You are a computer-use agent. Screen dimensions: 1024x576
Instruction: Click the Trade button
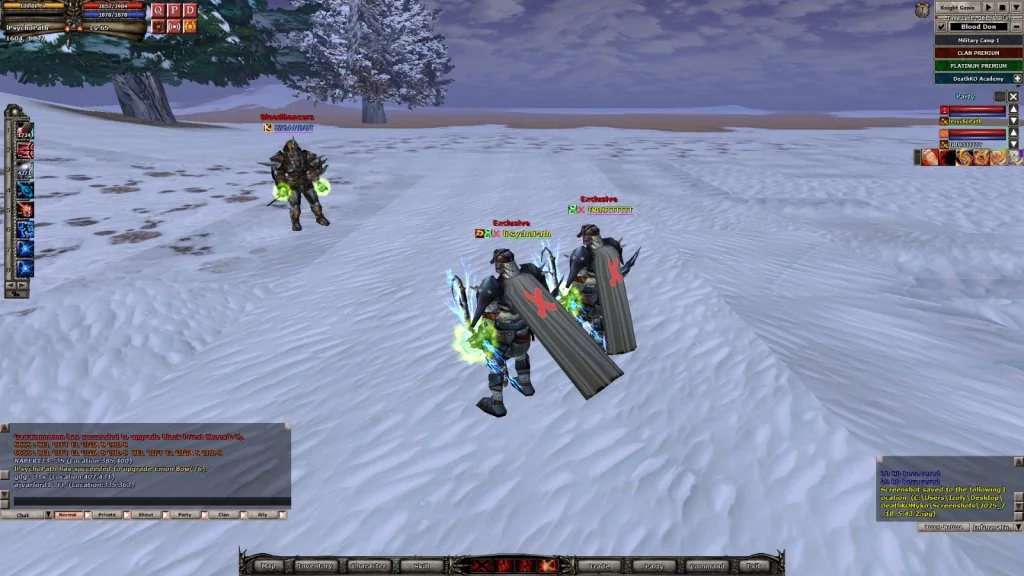click(600, 566)
